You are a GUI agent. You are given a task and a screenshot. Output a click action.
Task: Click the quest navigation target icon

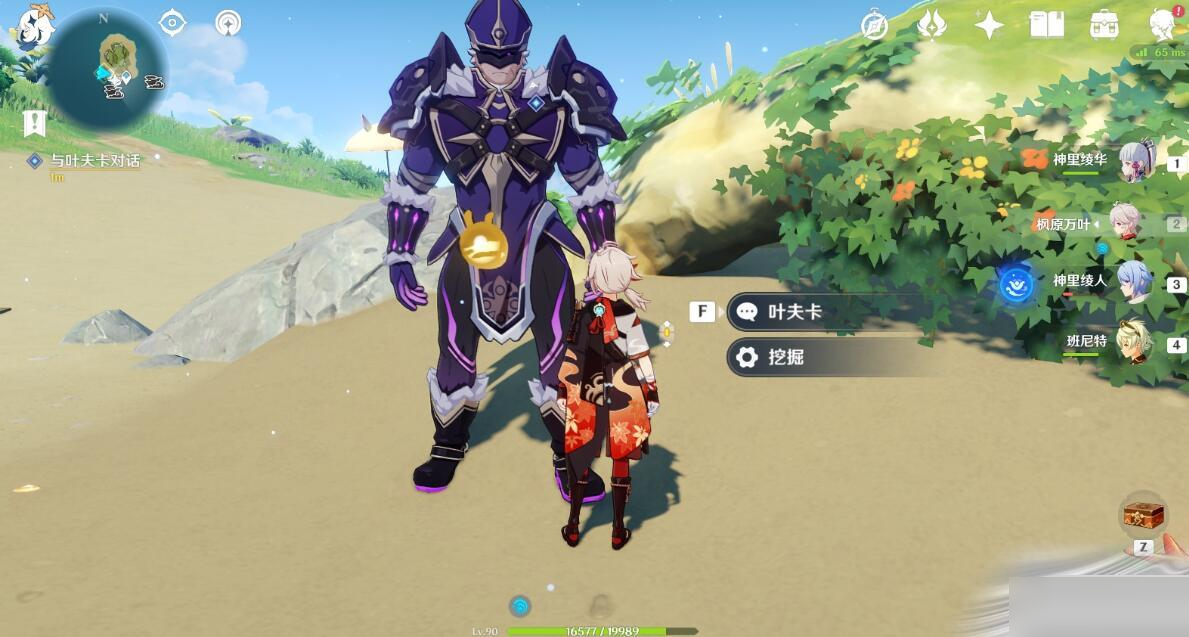click(173, 23)
